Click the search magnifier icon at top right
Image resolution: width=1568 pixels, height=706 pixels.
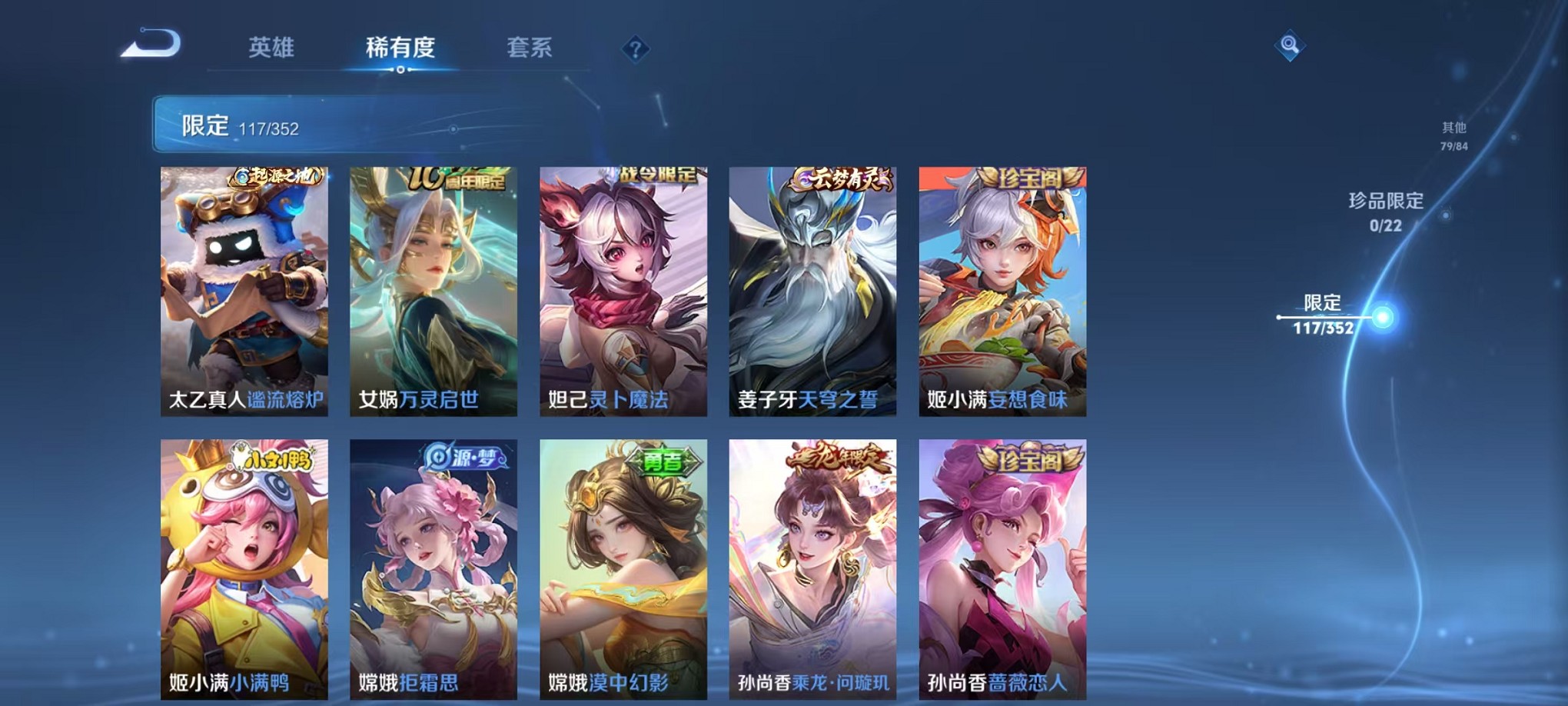1291,45
